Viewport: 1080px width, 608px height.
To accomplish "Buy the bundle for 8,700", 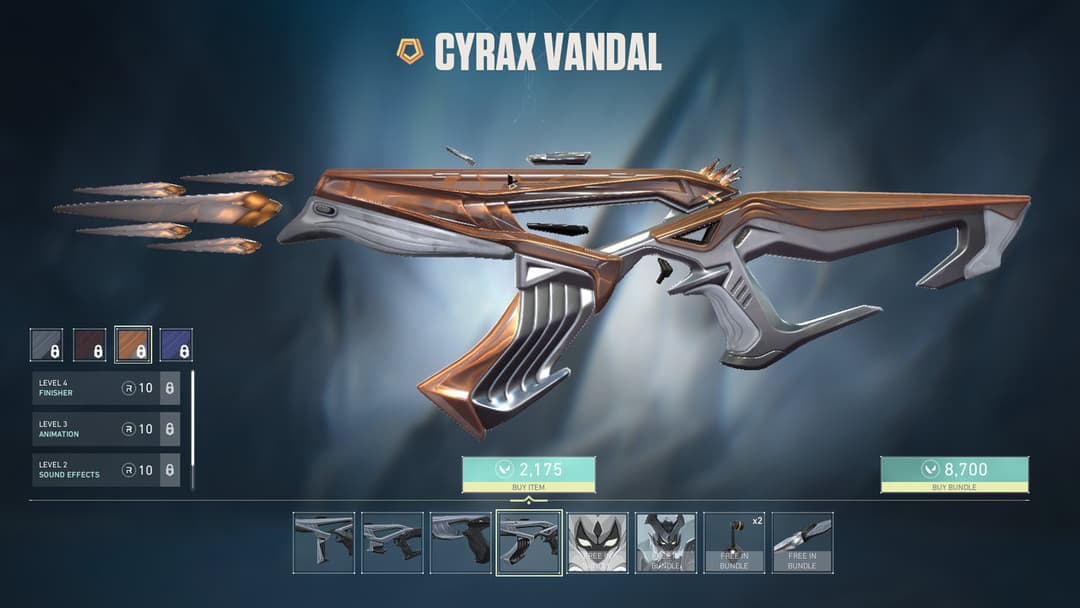I will 953,474.
